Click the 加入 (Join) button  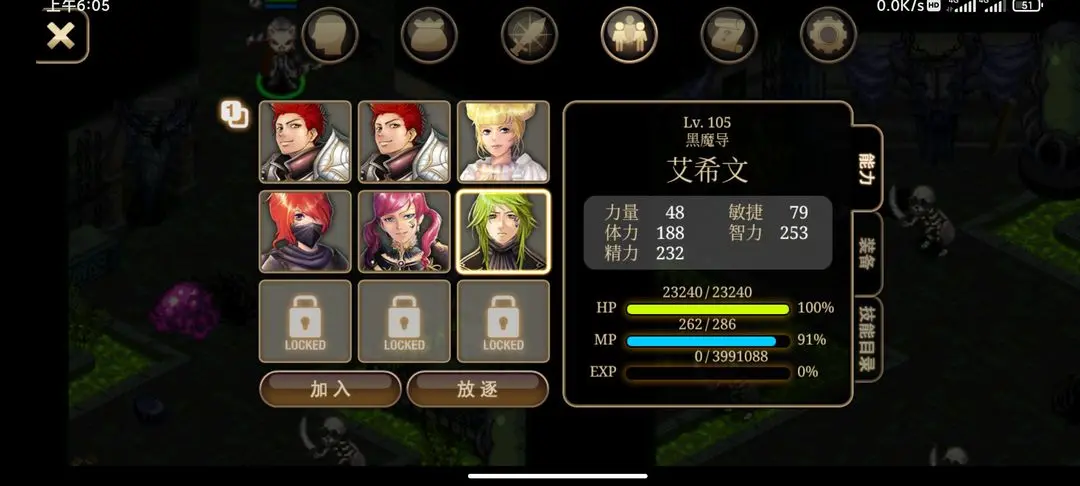point(330,389)
